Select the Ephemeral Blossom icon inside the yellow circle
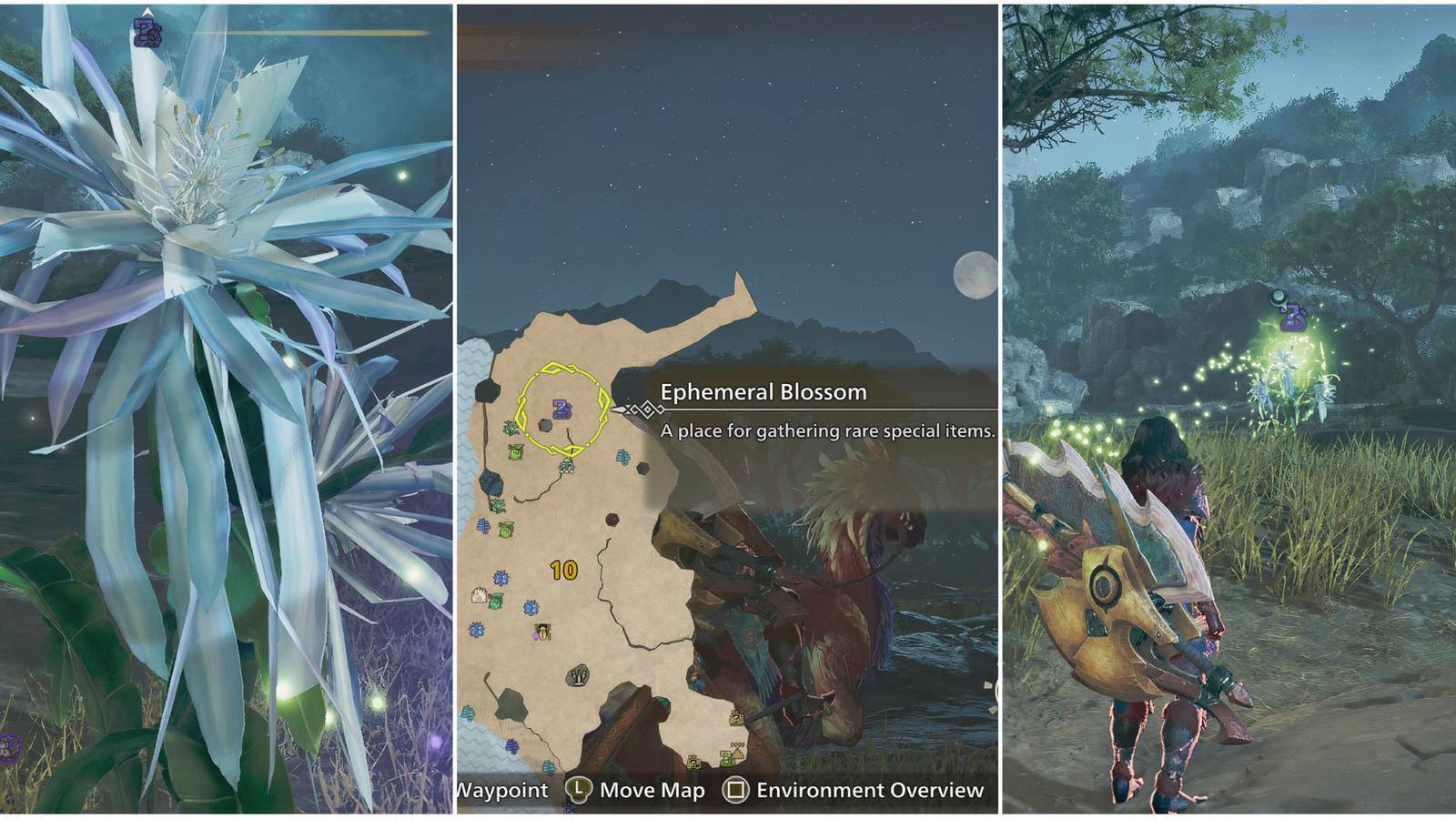Screen dimensions: 1456x819 [561, 409]
